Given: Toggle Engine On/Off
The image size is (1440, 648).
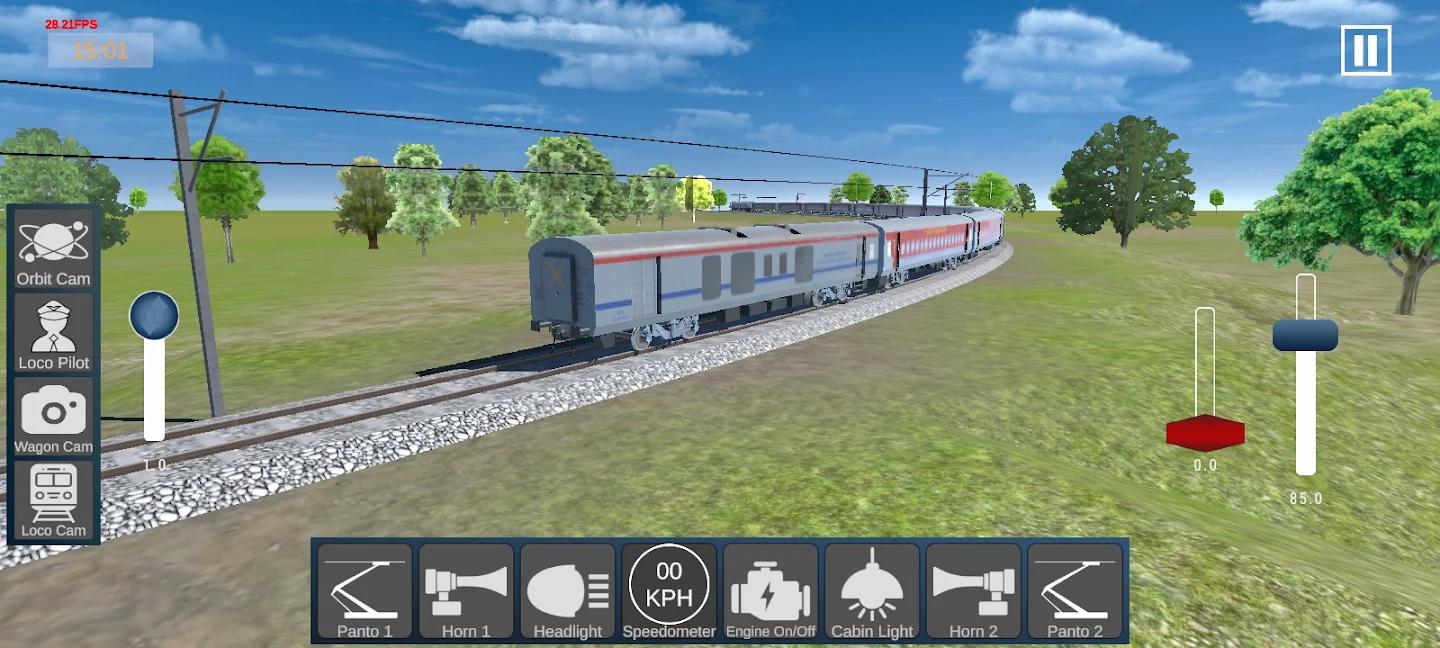Looking at the screenshot, I should pos(771,592).
